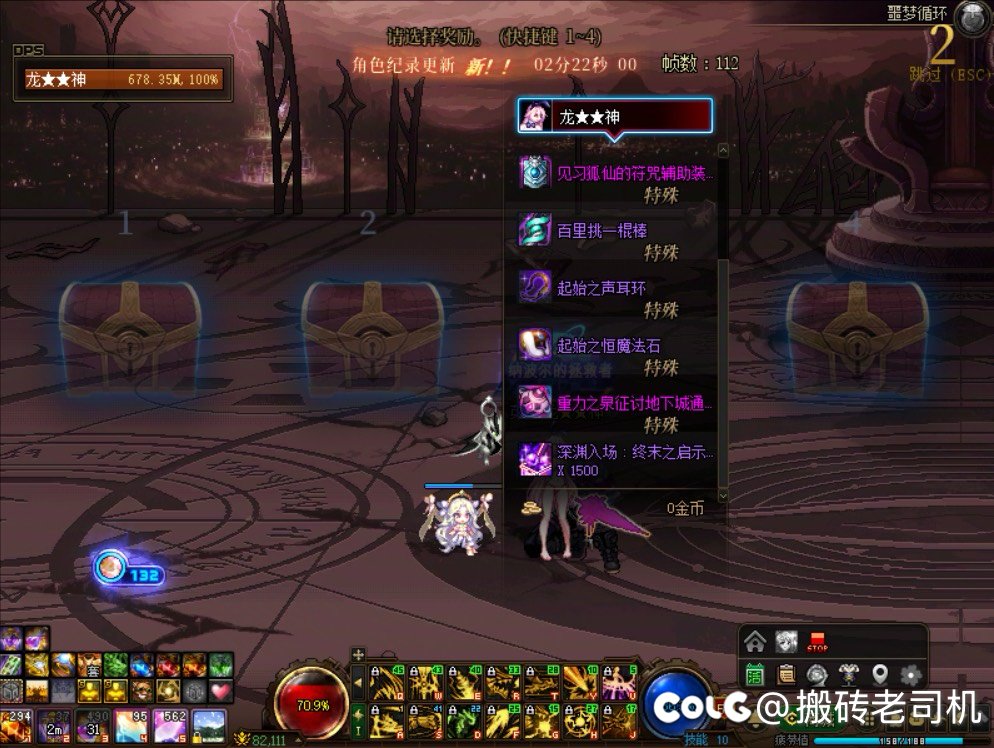Click the red STOP button

pyautogui.click(x=817, y=641)
